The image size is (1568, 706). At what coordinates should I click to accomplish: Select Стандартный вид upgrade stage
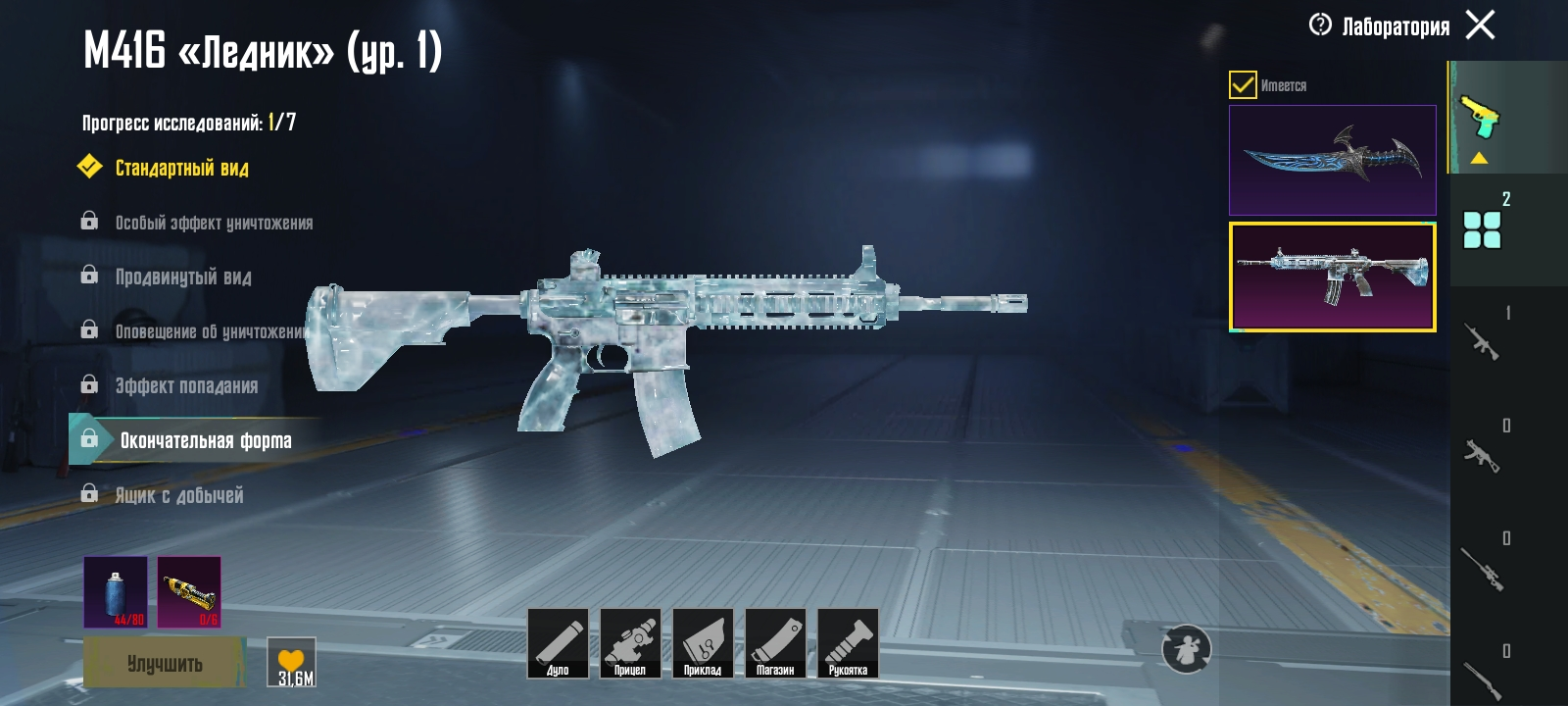pyautogui.click(x=181, y=168)
